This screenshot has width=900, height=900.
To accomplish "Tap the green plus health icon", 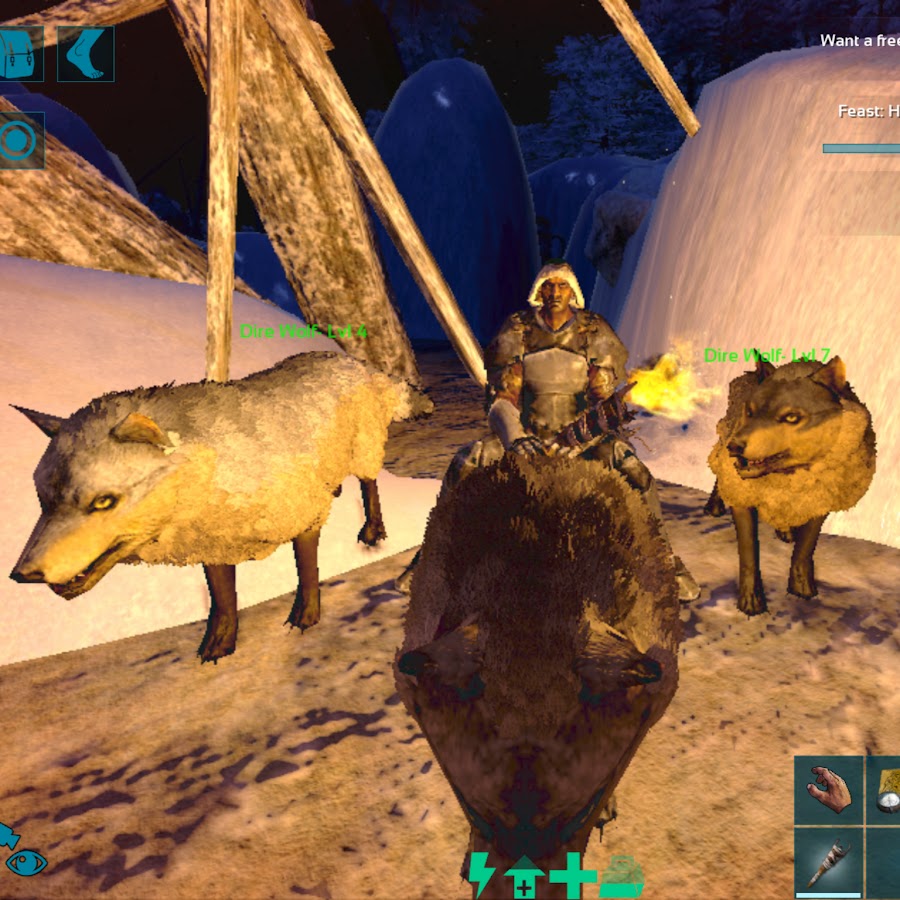I will 573,876.
